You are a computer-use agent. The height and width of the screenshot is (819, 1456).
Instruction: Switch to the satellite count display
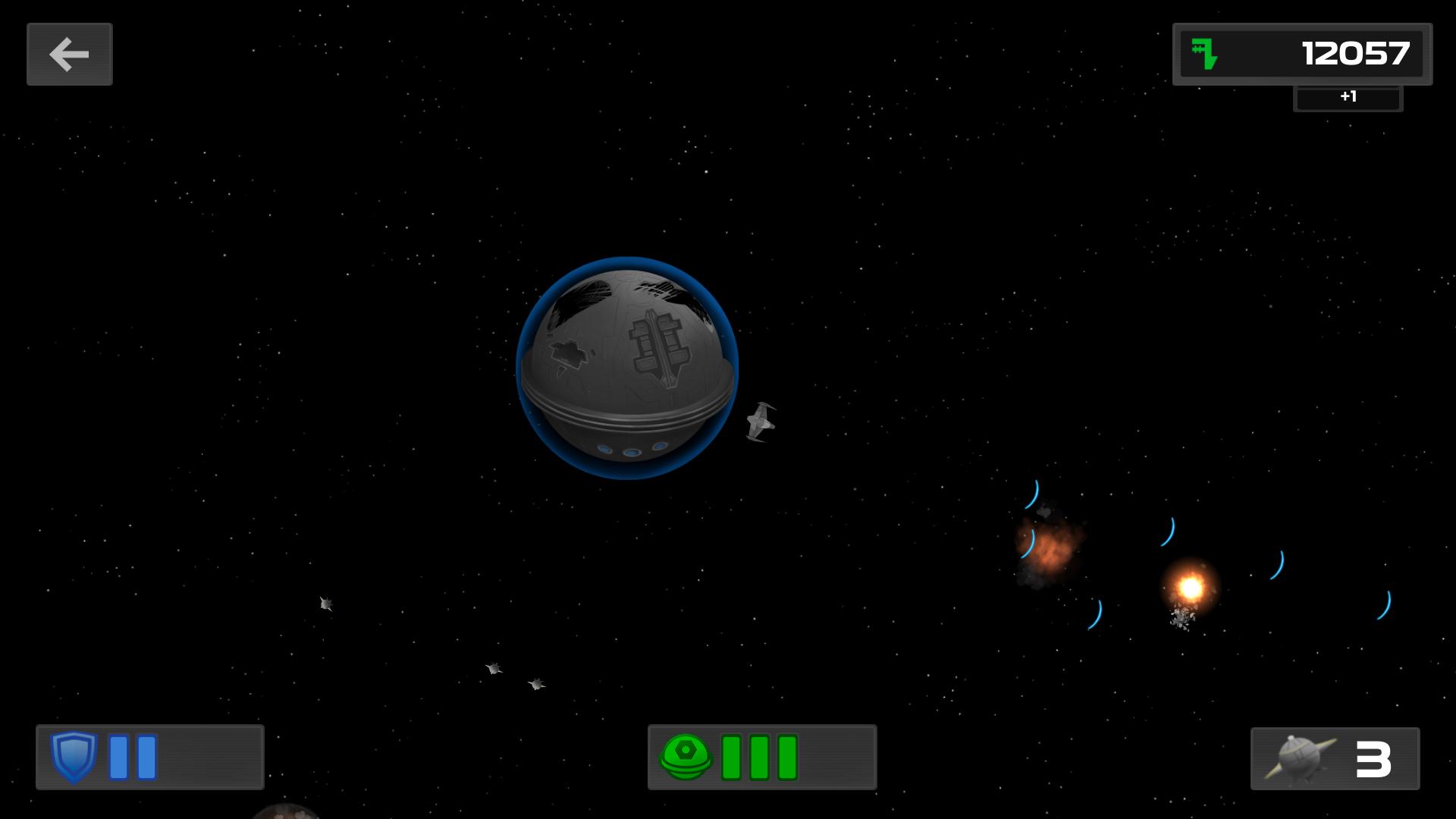(1335, 758)
